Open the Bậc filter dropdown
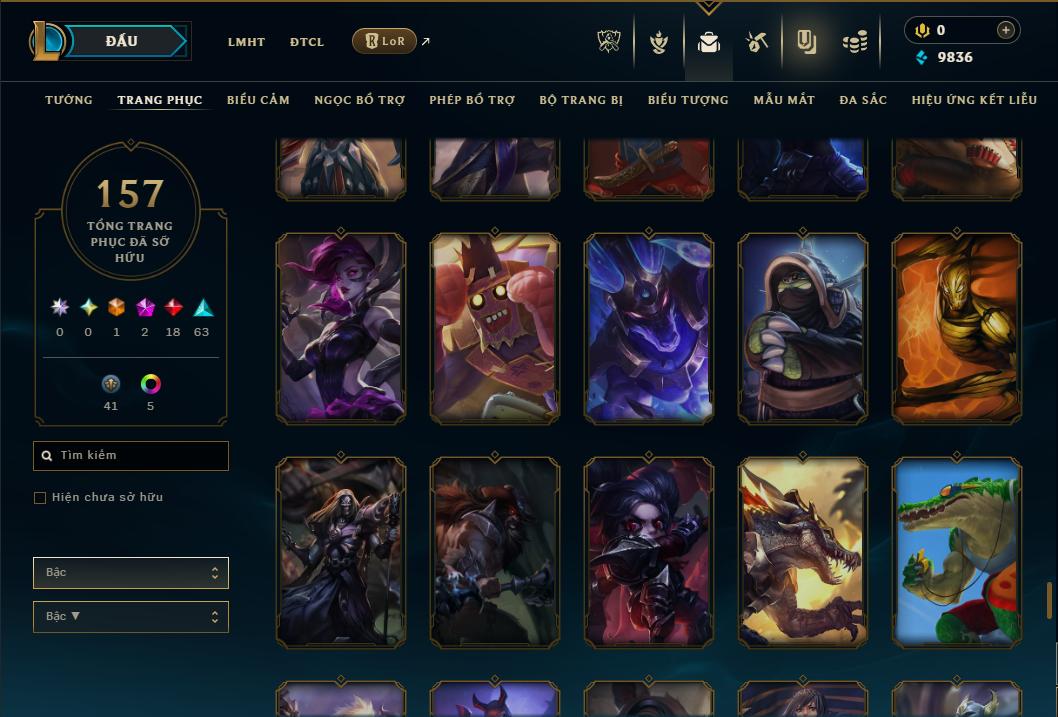1058x717 pixels. (131, 573)
